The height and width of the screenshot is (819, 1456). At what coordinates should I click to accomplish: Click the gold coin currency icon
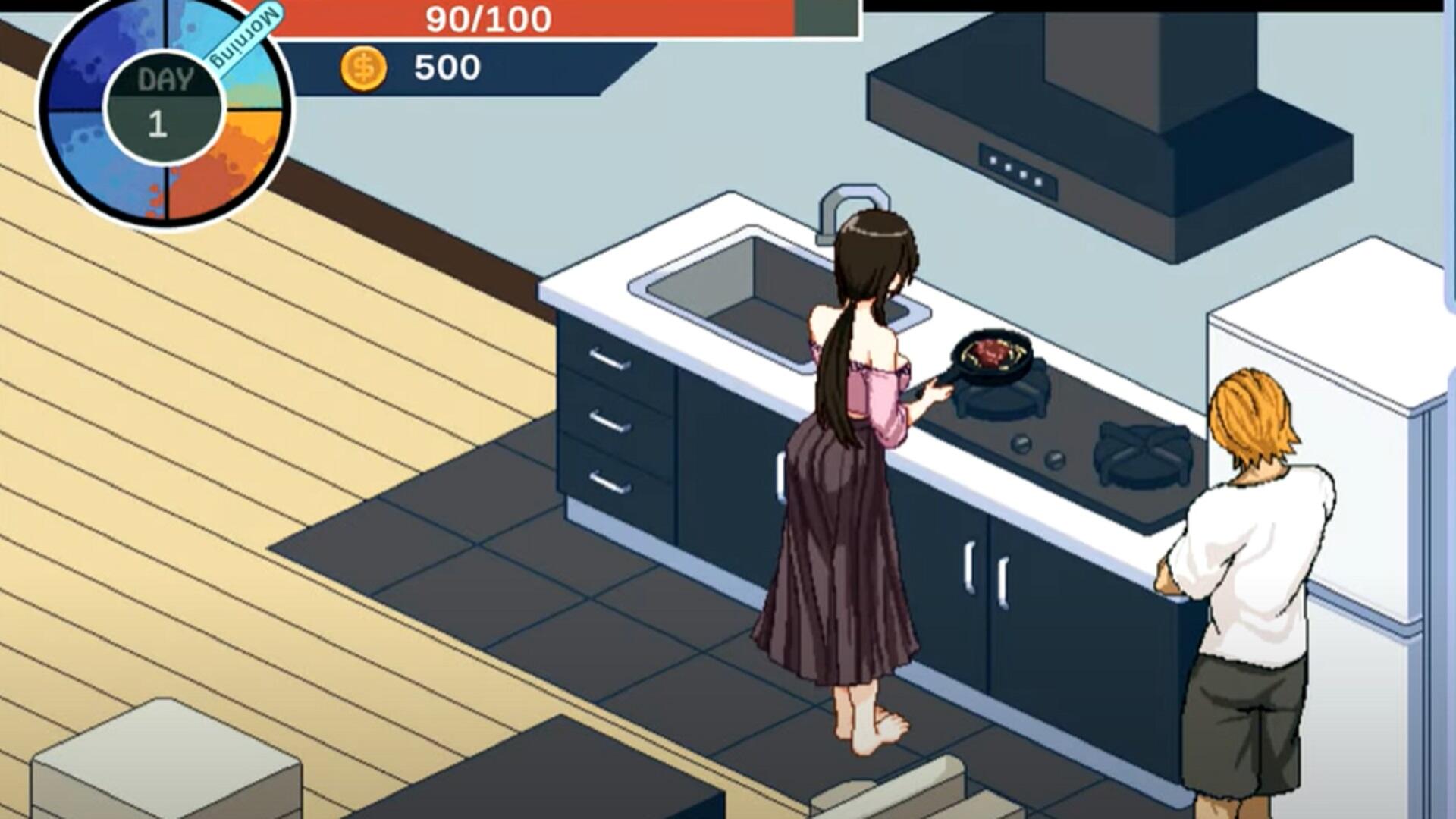362,67
